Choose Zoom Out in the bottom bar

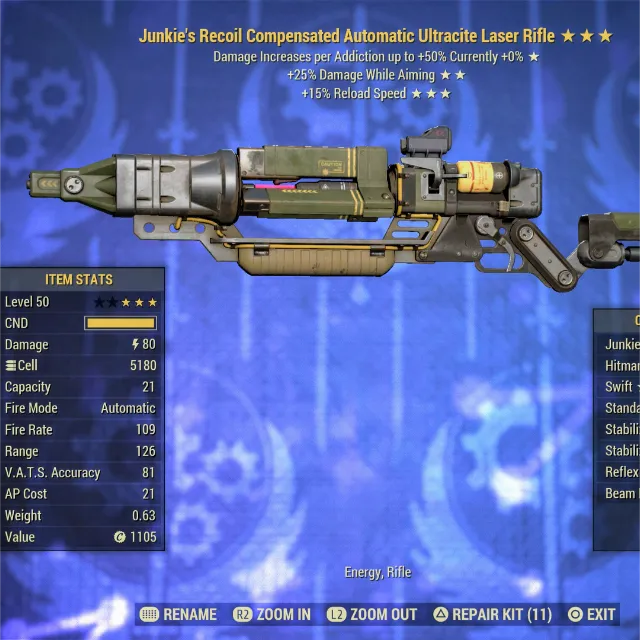pyautogui.click(x=372, y=614)
